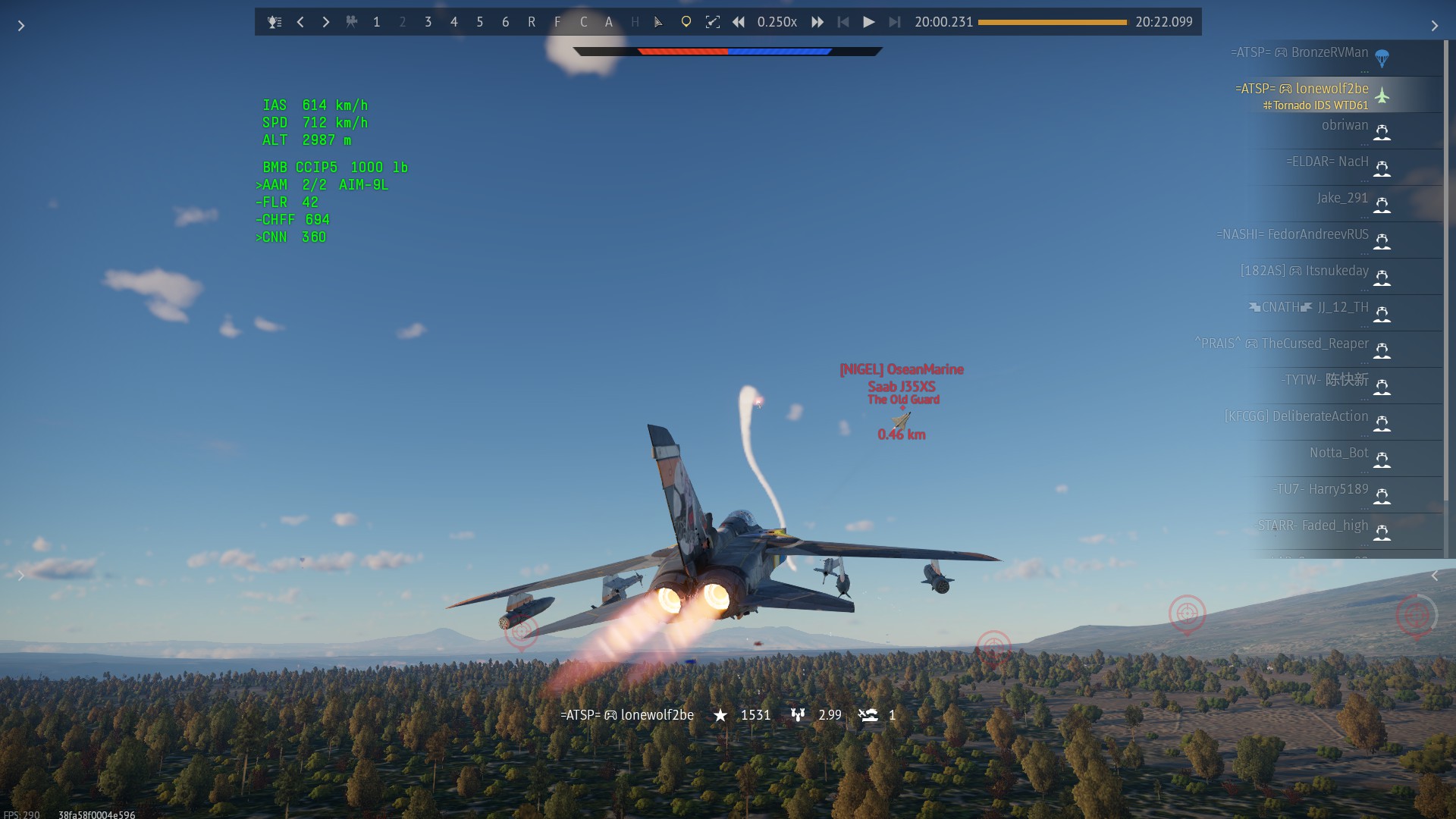Screen dimensions: 1456x819
Task: Select the cinematic camera (film) icon
Action: [352, 22]
